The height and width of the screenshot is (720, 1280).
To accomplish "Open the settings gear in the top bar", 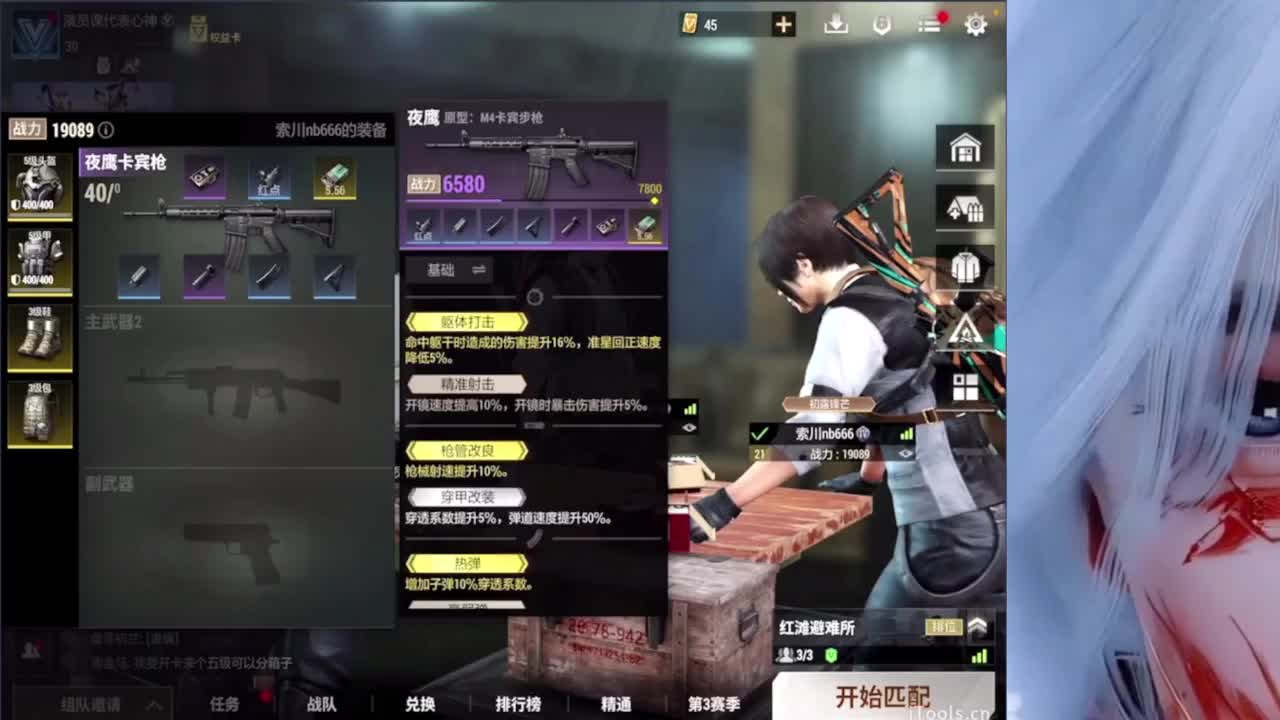I will pos(975,25).
